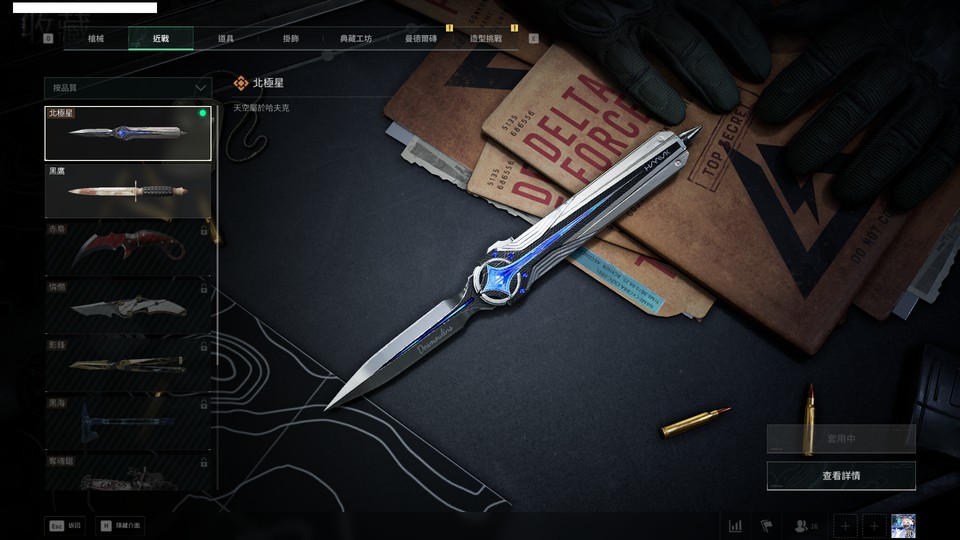The width and height of the screenshot is (960, 540).
Task: Select the 北極星 knife skin
Action: point(128,133)
